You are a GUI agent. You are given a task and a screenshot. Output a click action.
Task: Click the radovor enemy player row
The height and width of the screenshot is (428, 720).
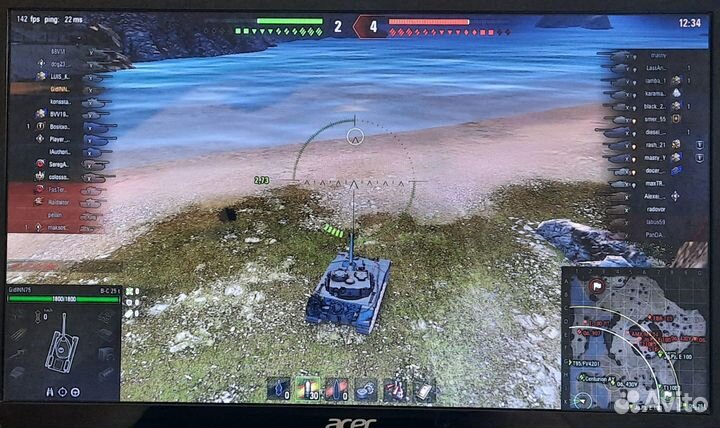pyautogui.click(x=655, y=210)
